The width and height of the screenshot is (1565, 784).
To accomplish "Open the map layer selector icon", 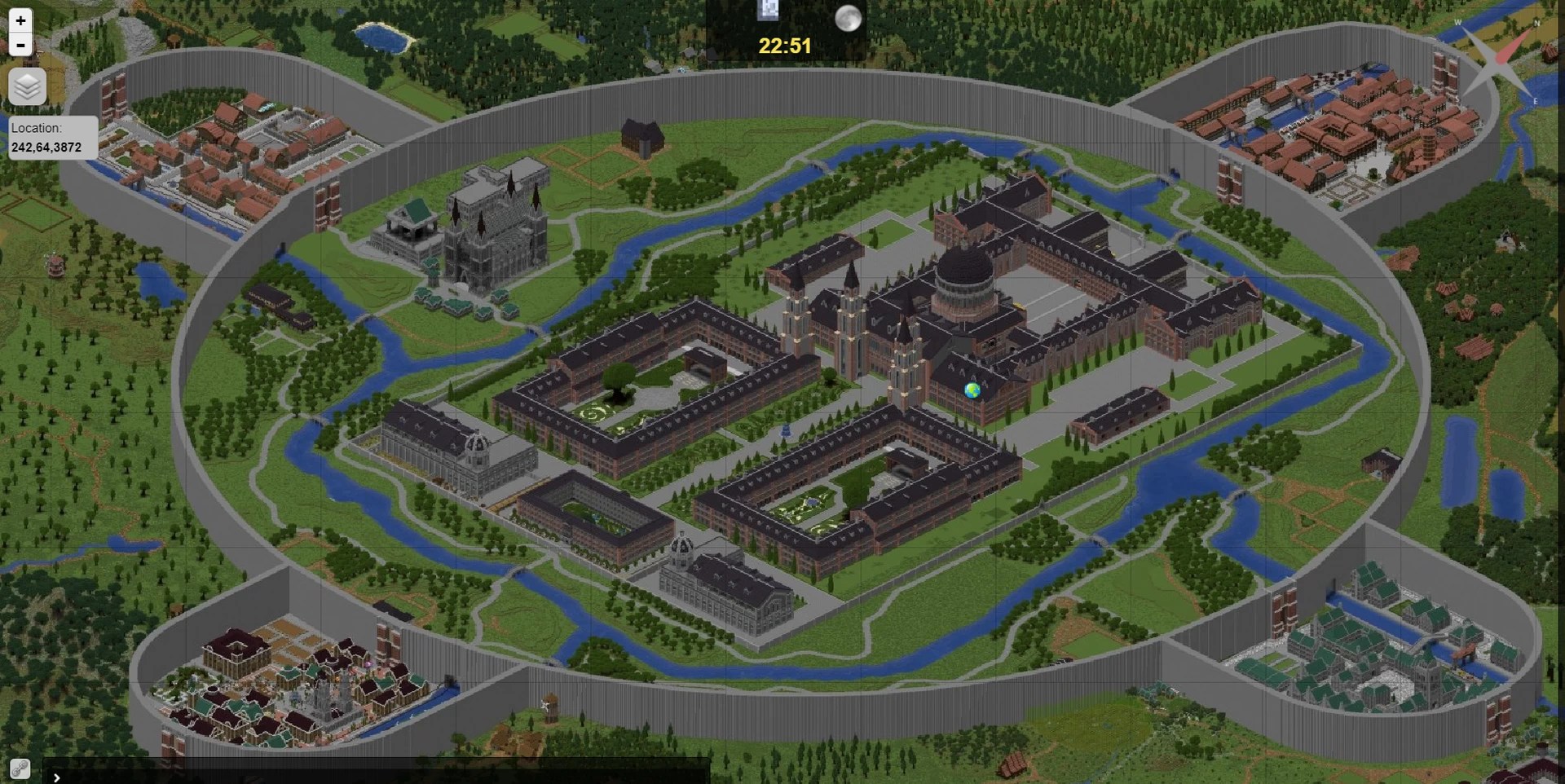I will click(x=27, y=86).
